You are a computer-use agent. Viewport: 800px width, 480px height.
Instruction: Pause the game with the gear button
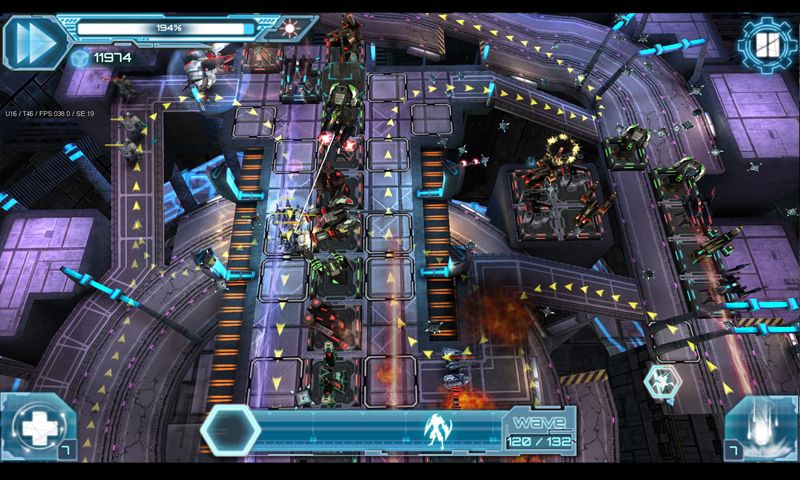click(766, 44)
